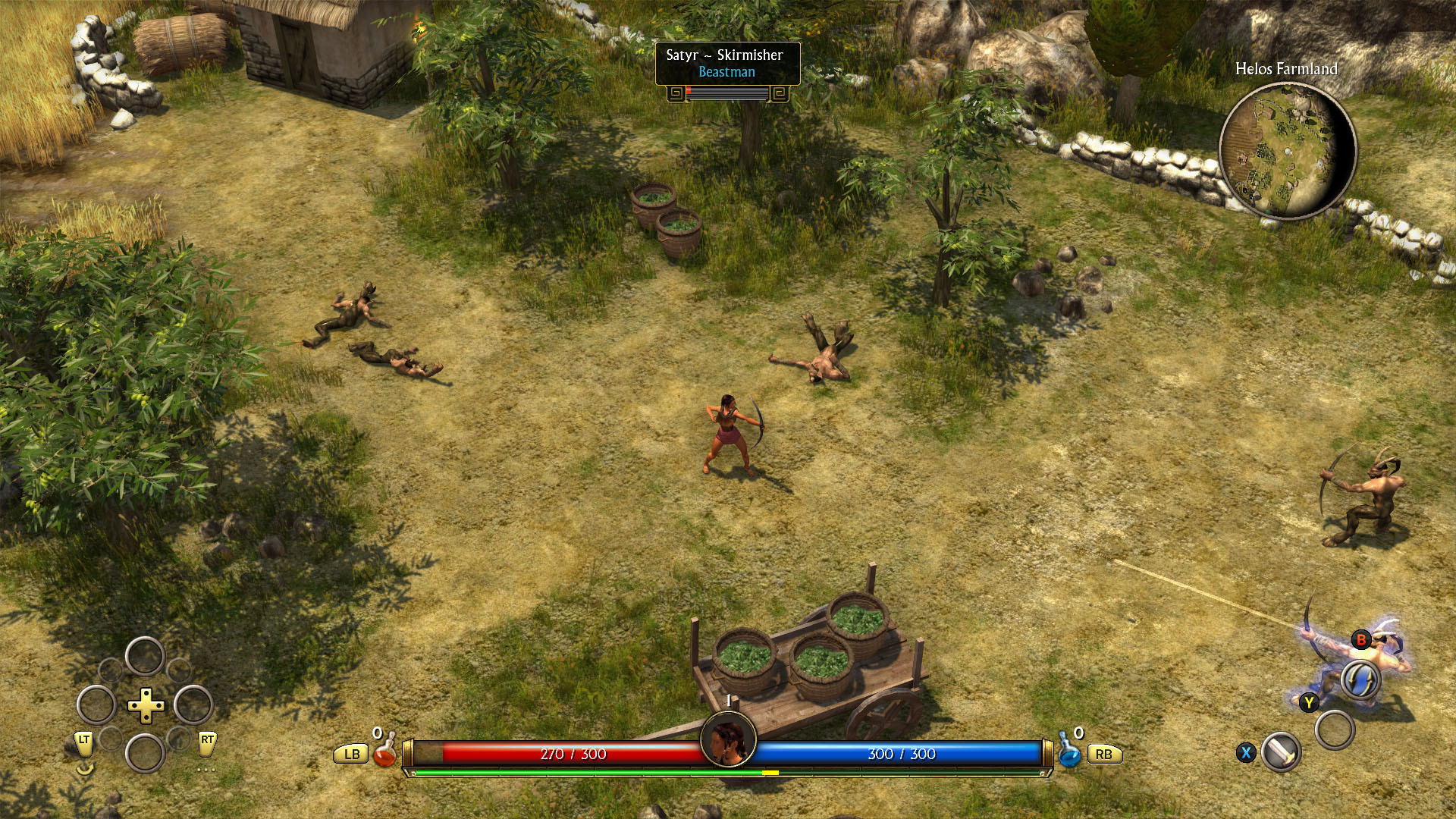This screenshot has width=1456, height=819.
Task: Activate the blue swirl skill icon
Action: click(x=1360, y=679)
